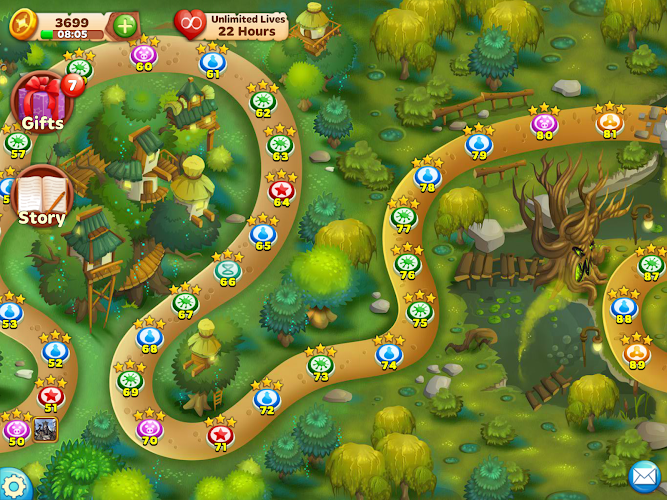
Task: Open the Gifts menu
Action: coord(41,101)
